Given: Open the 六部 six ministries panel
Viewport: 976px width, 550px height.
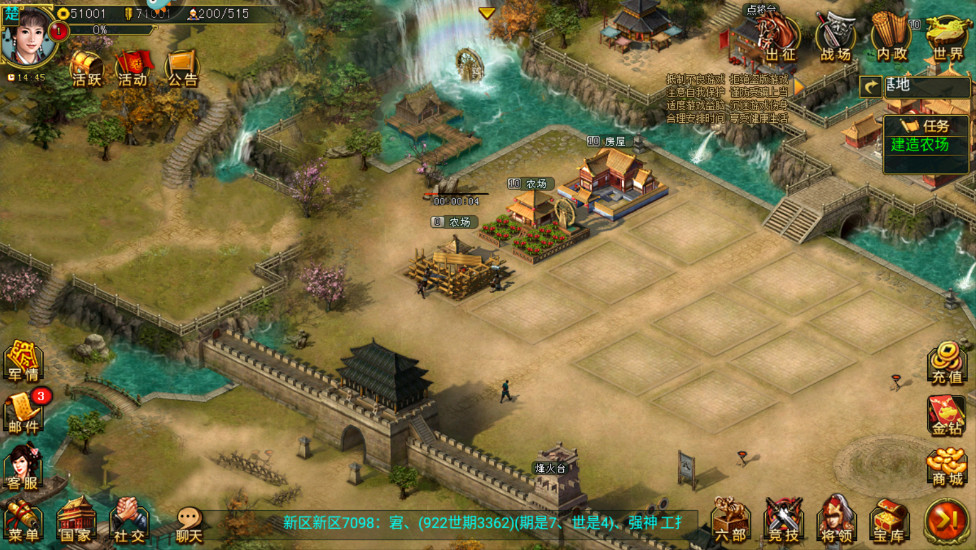Looking at the screenshot, I should (731, 521).
